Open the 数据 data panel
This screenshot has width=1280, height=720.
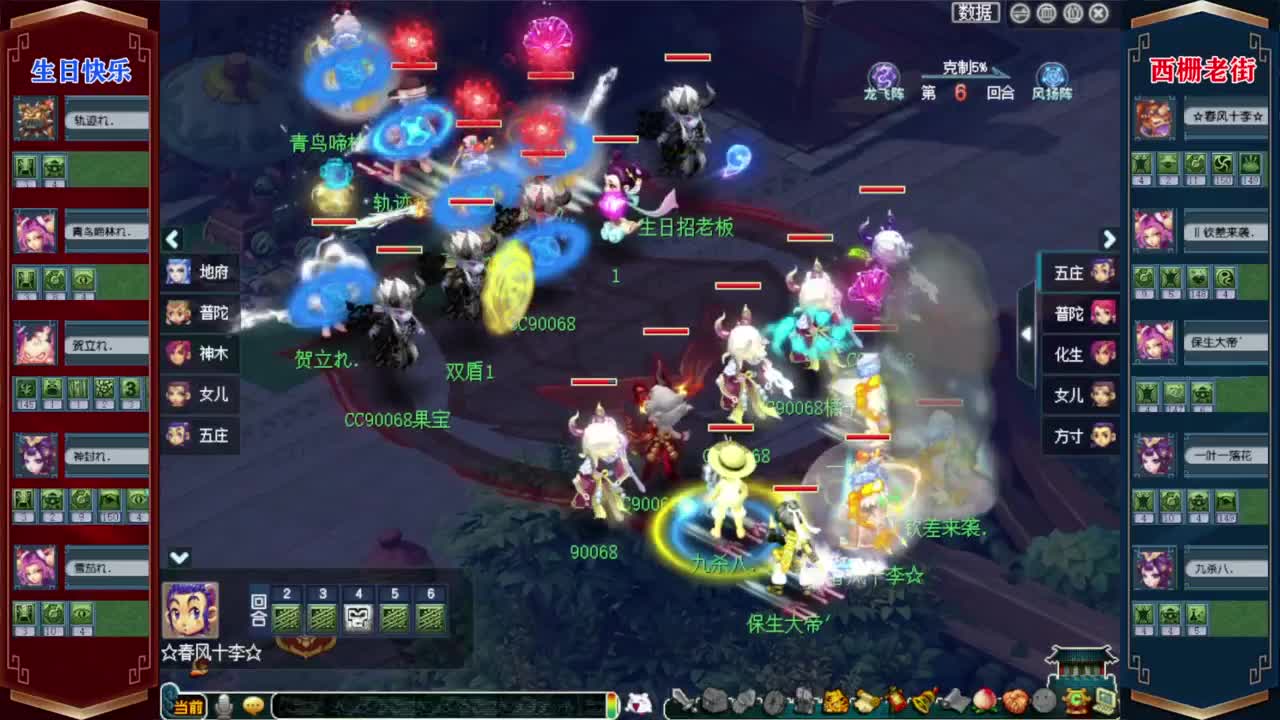977,12
